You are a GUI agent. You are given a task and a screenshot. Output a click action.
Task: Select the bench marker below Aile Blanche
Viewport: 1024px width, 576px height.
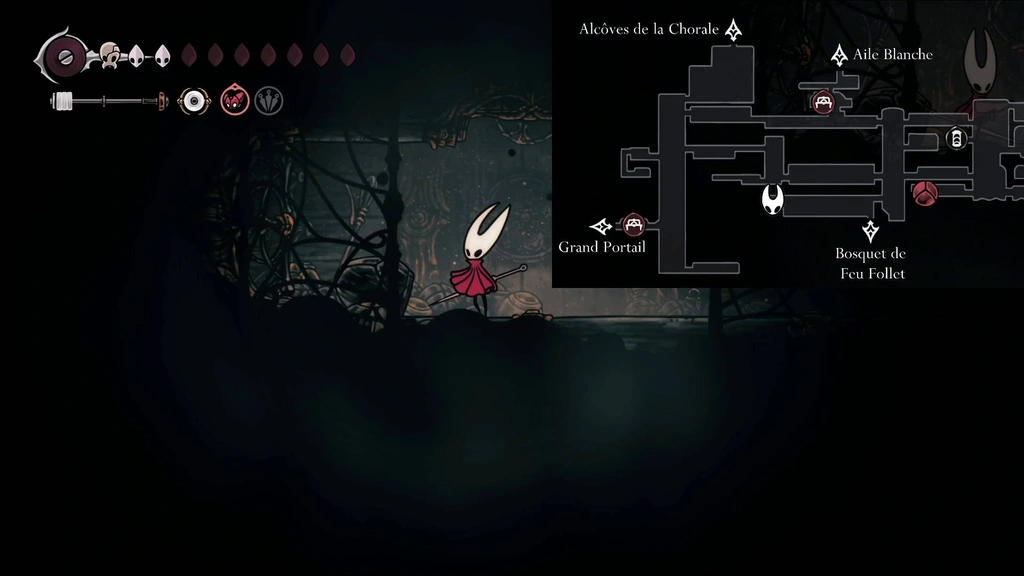(x=823, y=101)
